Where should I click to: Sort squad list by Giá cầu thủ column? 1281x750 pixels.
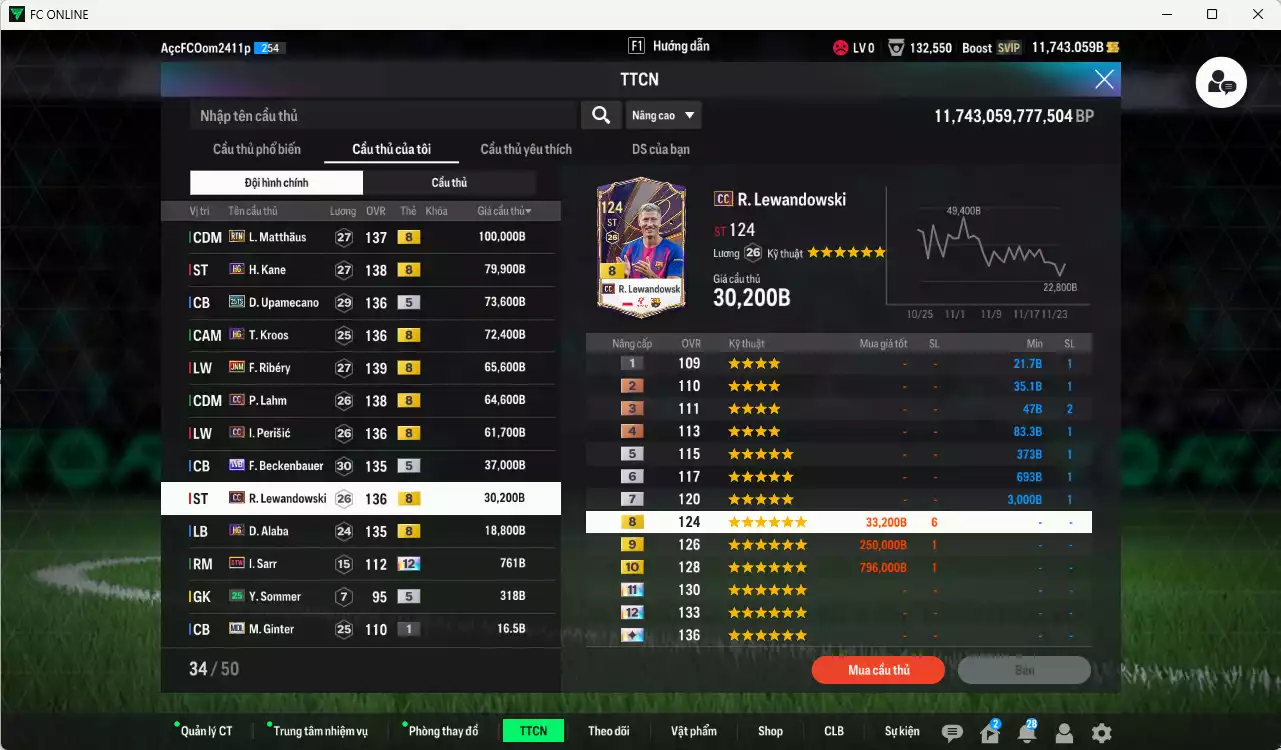point(503,211)
